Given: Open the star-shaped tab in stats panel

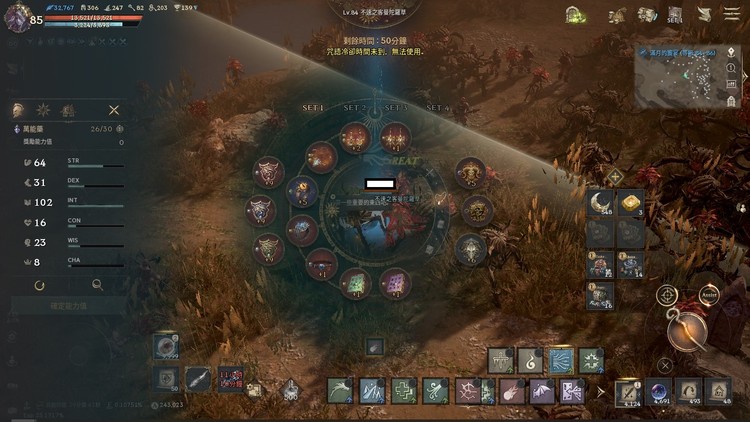Looking at the screenshot, I should pyautogui.click(x=44, y=110).
